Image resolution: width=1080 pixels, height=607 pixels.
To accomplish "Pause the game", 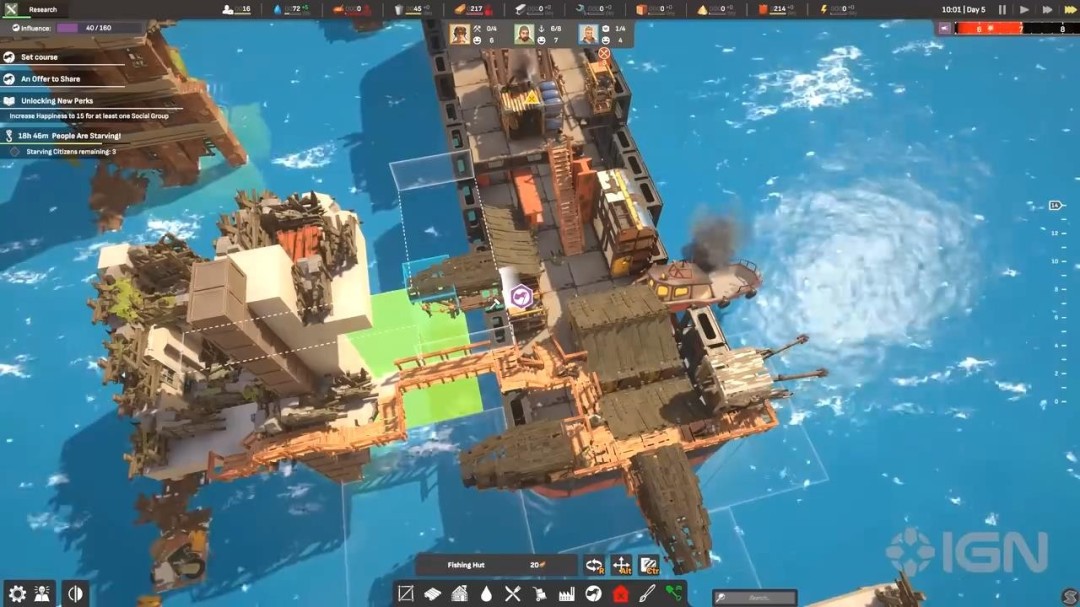I will pyautogui.click(x=1002, y=10).
